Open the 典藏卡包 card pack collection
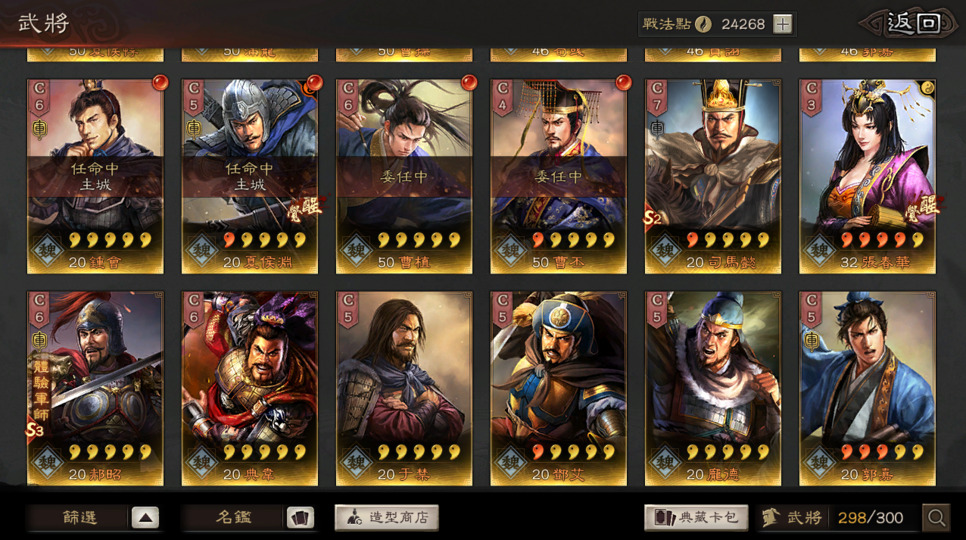Image resolution: width=966 pixels, height=540 pixels. [x=697, y=517]
